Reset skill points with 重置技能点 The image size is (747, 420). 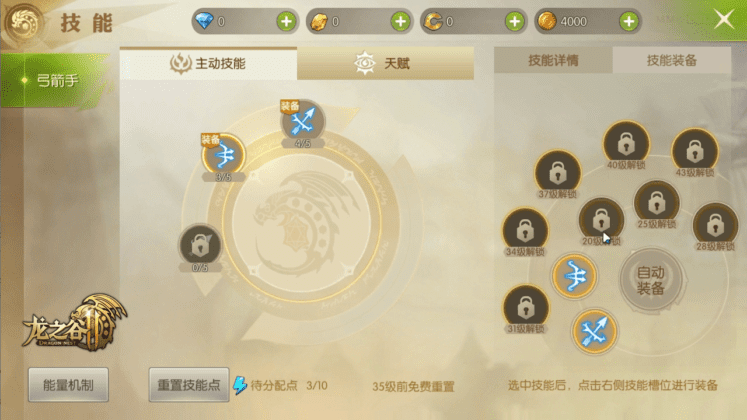click(188, 384)
